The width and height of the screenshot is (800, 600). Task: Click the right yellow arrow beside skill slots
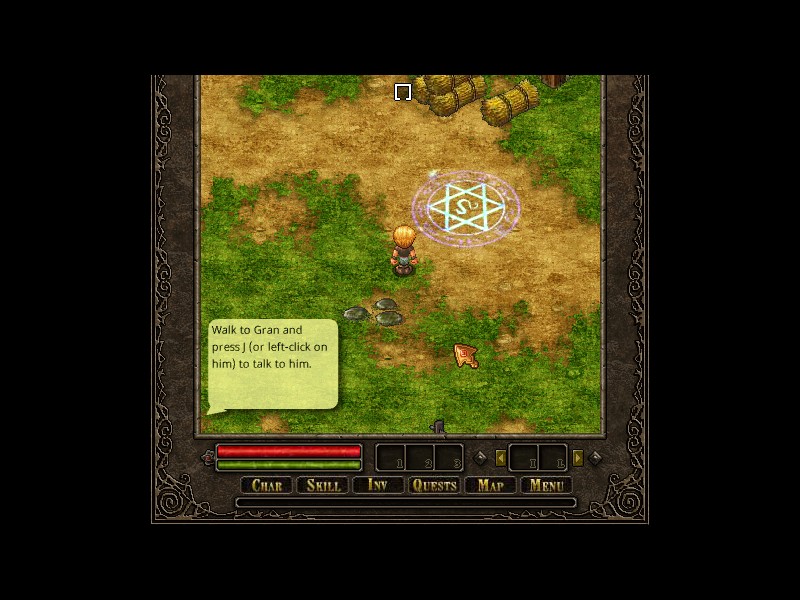577,458
